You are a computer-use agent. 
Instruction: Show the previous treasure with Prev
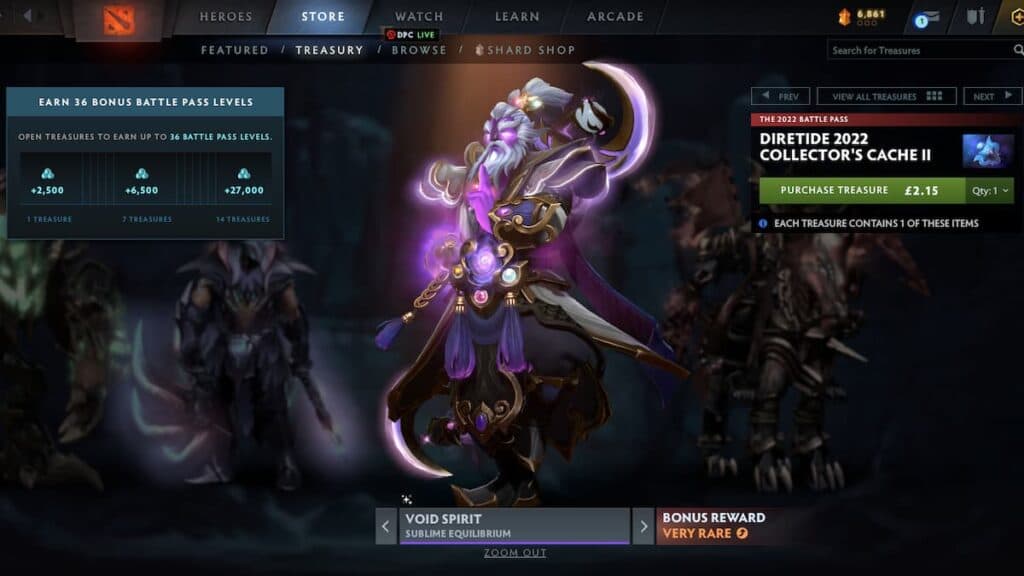(x=780, y=97)
